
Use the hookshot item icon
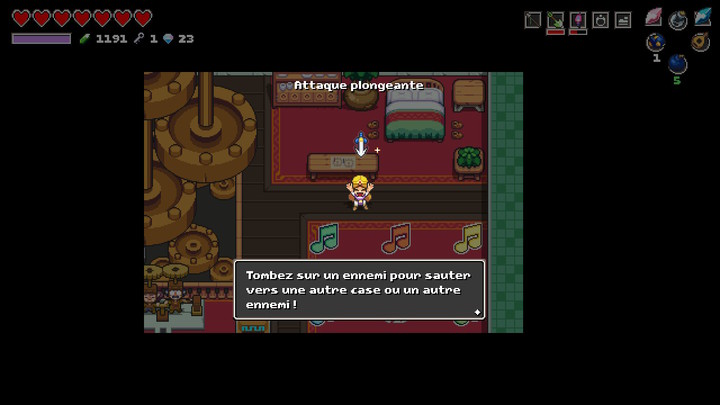pyautogui.click(x=678, y=19)
